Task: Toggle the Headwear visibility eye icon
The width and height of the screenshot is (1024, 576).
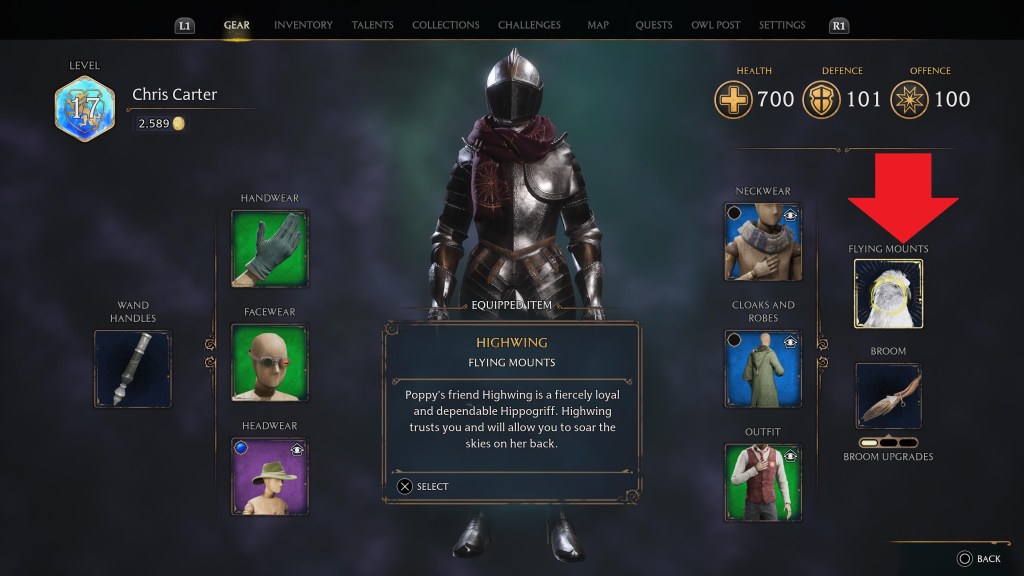Action: (x=297, y=450)
